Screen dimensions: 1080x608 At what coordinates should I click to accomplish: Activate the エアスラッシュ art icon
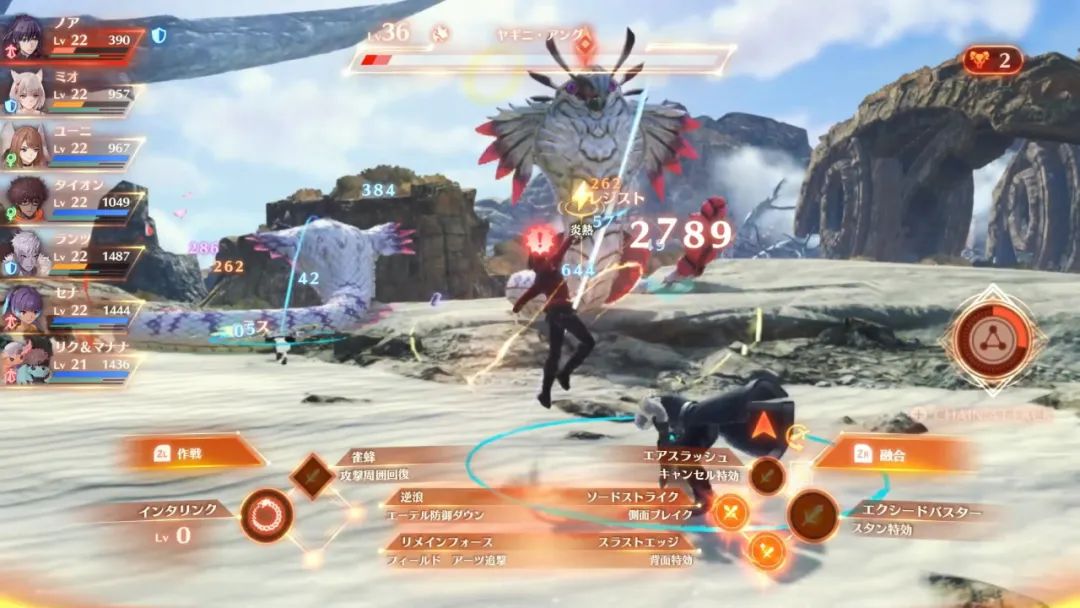pos(767,474)
